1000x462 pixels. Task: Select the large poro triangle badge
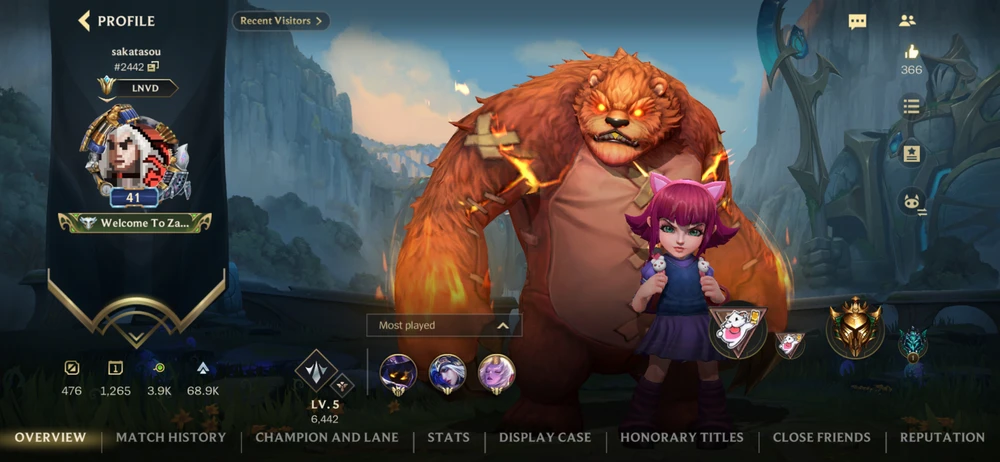point(738,330)
